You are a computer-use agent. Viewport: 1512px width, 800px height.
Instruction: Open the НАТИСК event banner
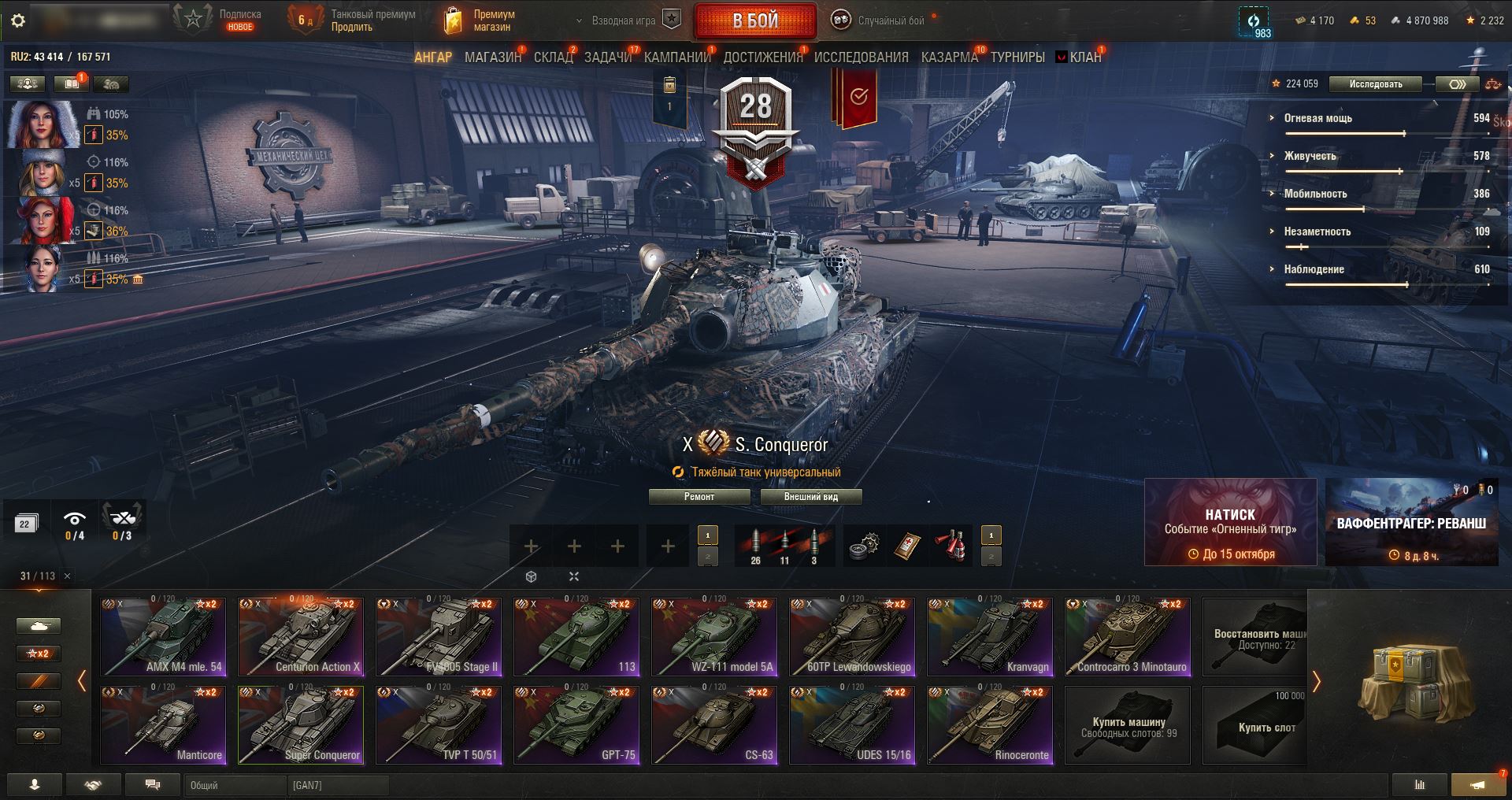[x=1230, y=522]
